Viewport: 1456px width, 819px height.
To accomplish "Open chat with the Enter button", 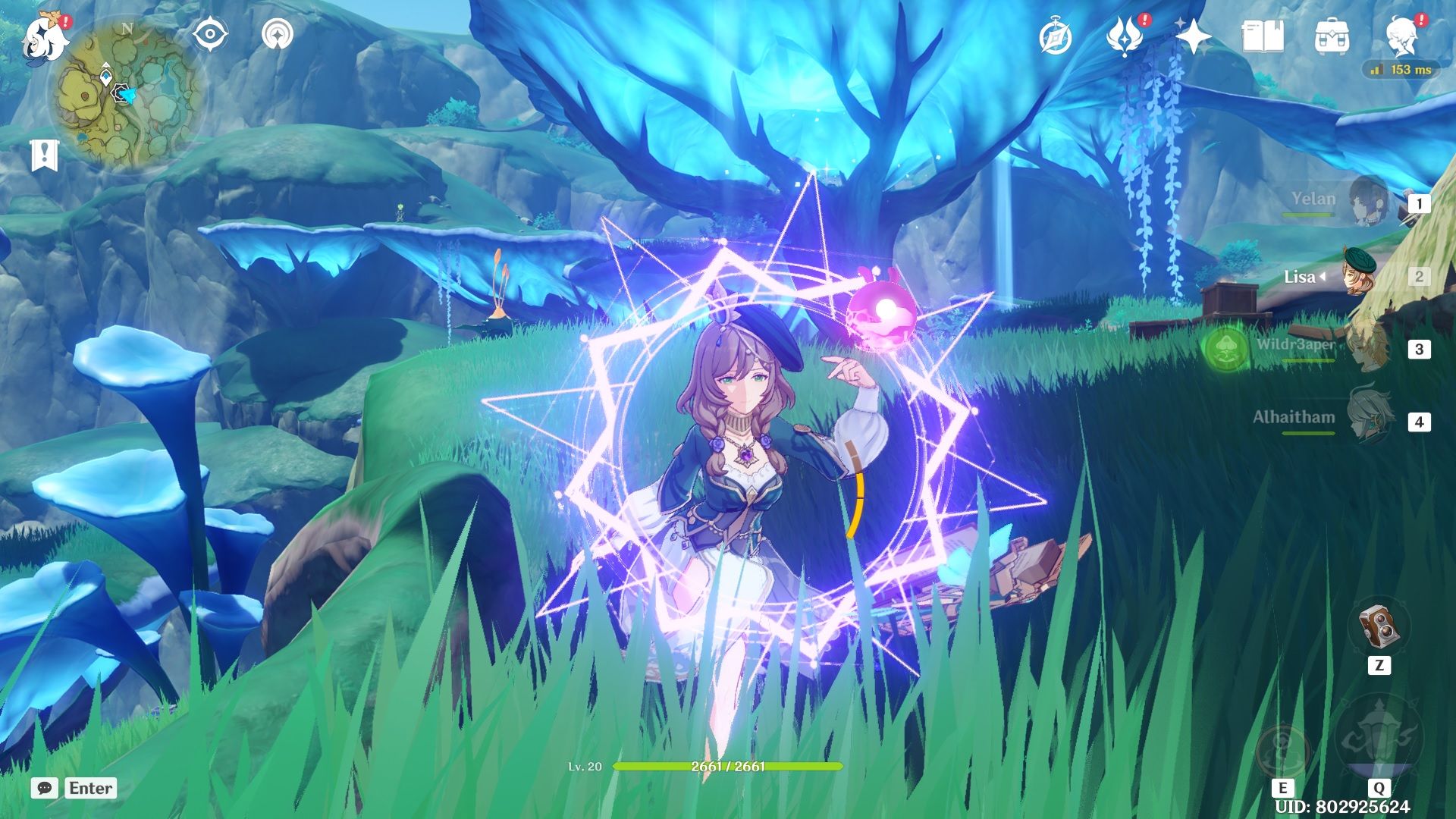I will tap(89, 789).
